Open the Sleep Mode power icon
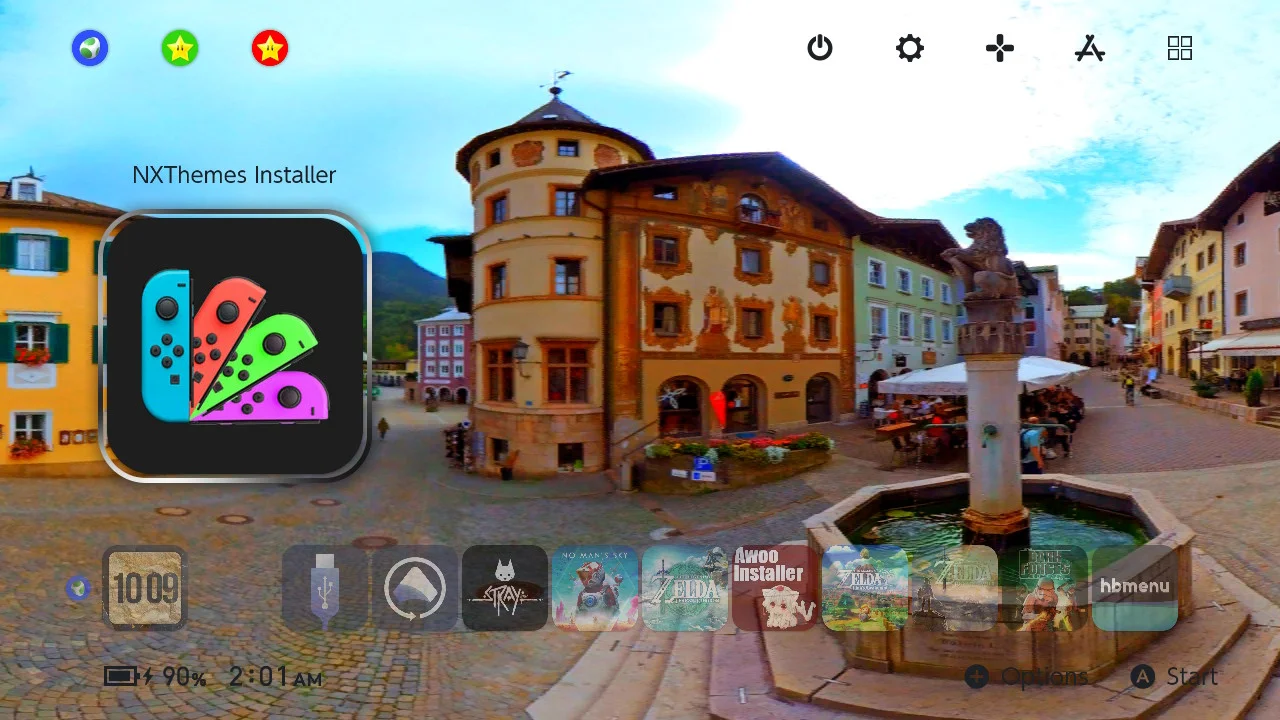 (x=820, y=48)
